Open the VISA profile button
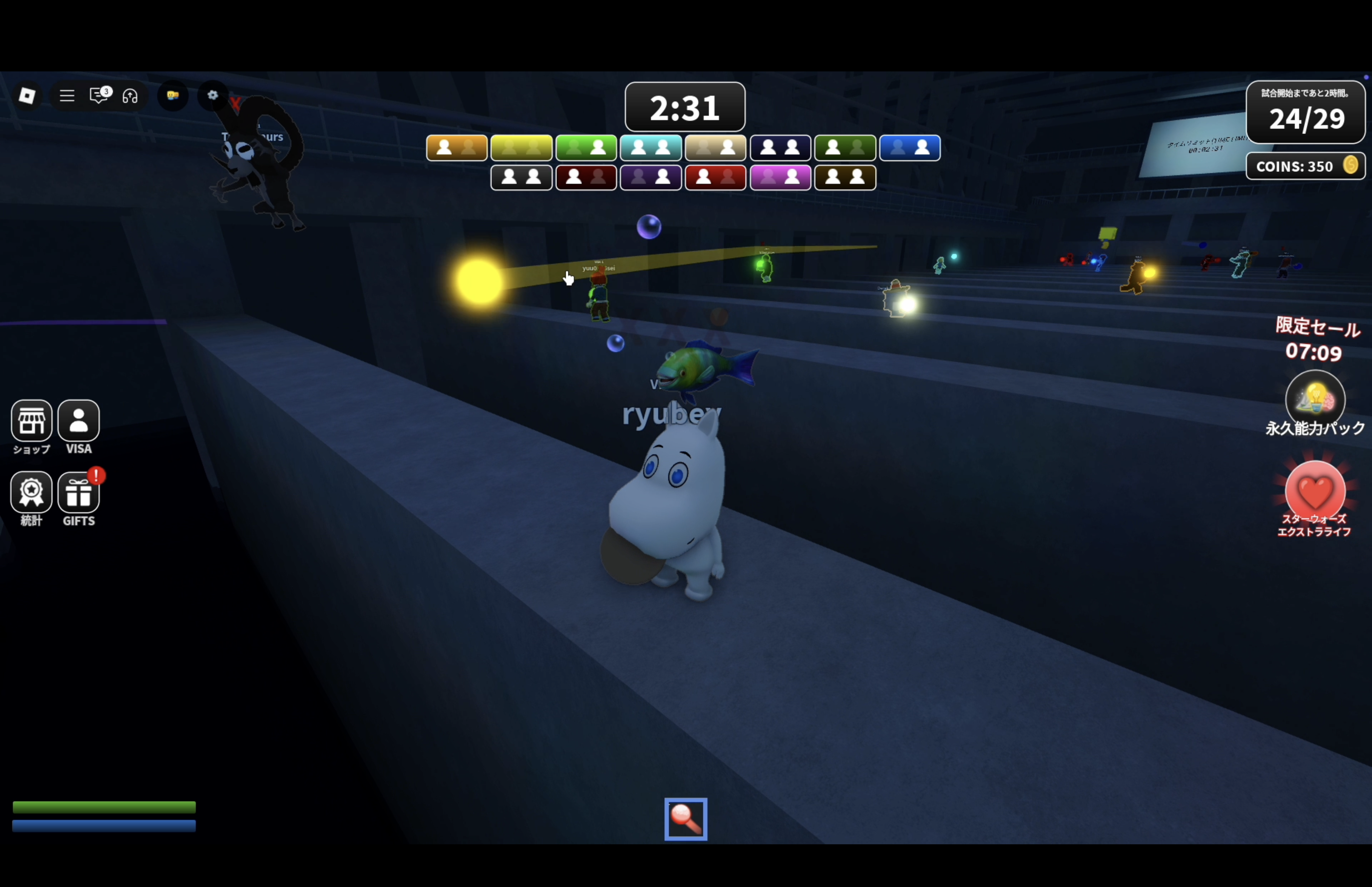The image size is (1372, 887). (78, 421)
